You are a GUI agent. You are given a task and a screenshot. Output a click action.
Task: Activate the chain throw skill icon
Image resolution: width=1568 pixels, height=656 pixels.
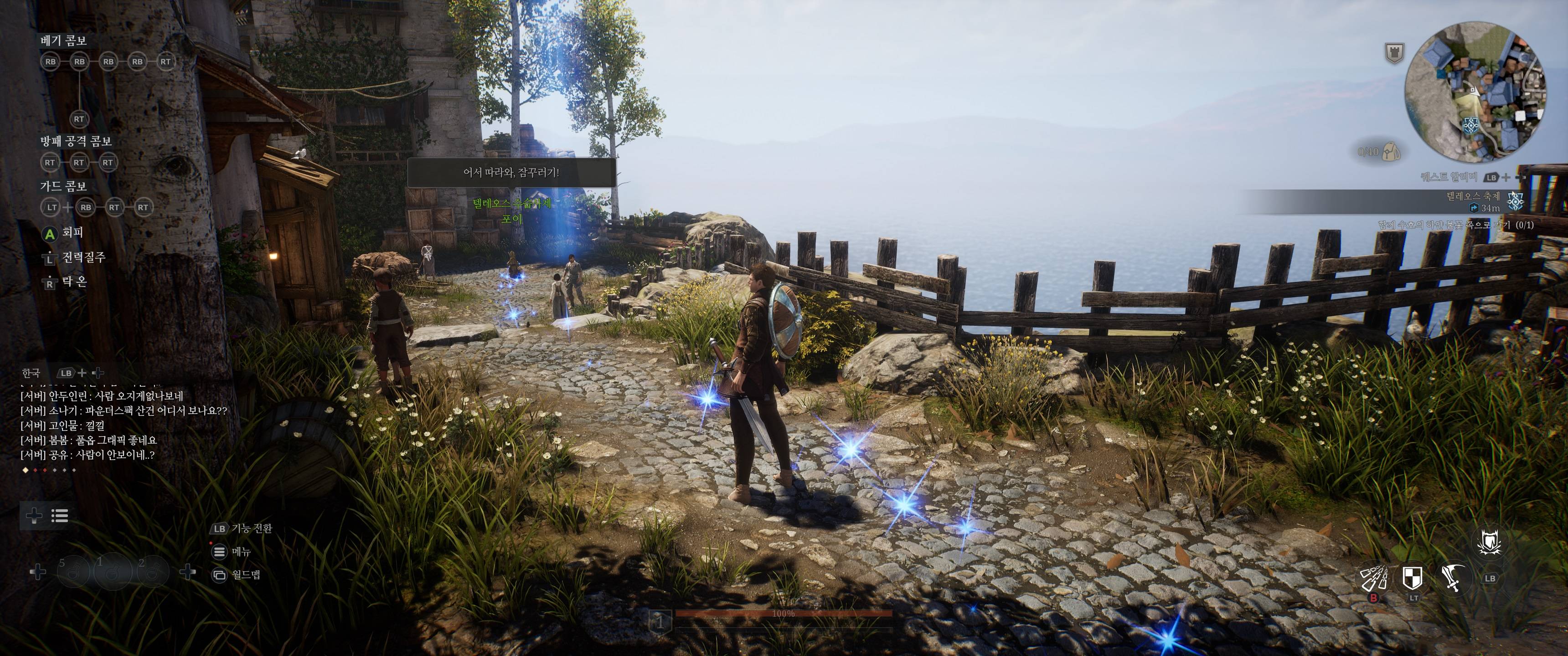(x=1374, y=578)
